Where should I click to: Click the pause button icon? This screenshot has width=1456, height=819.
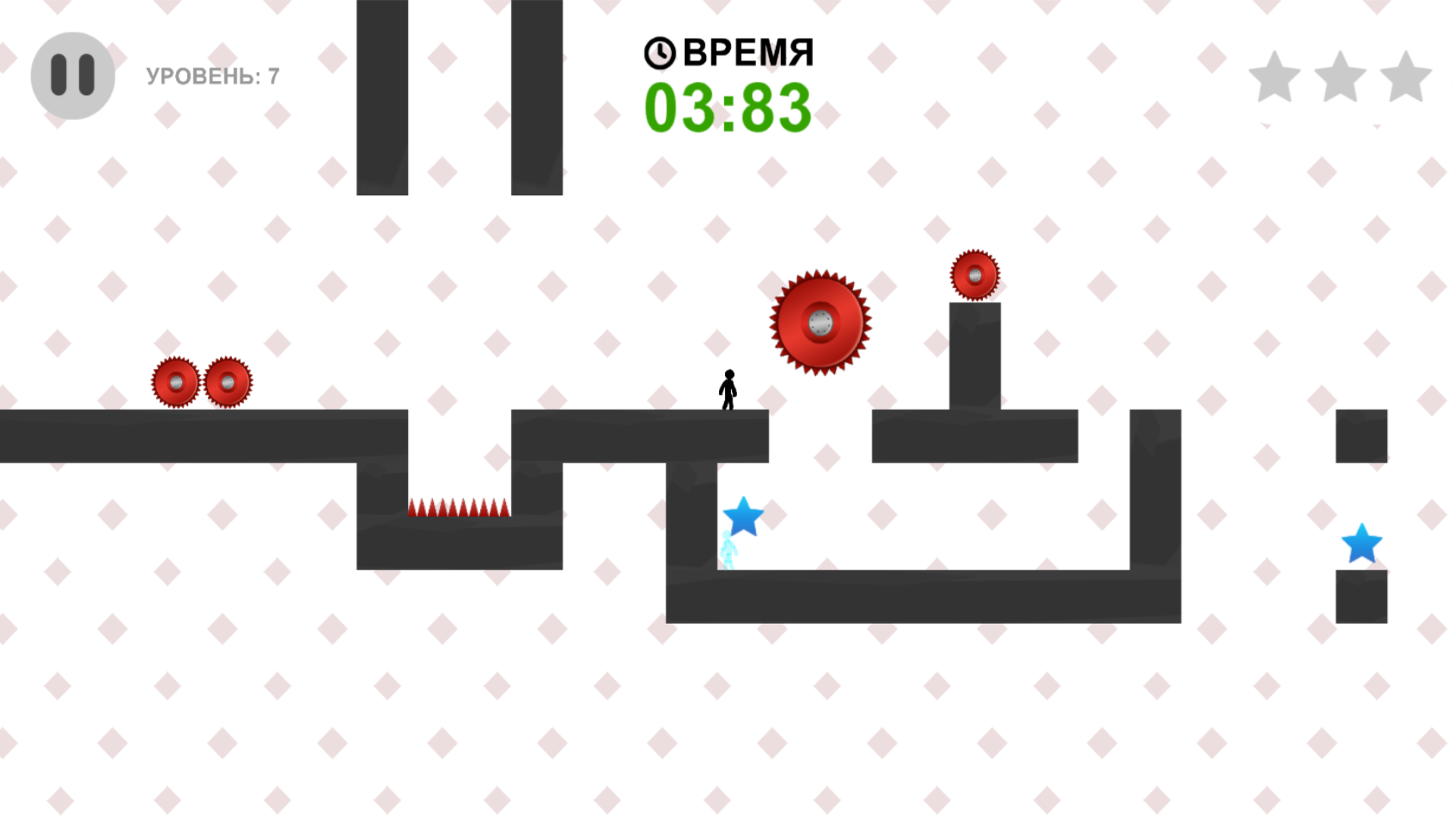click(72, 74)
